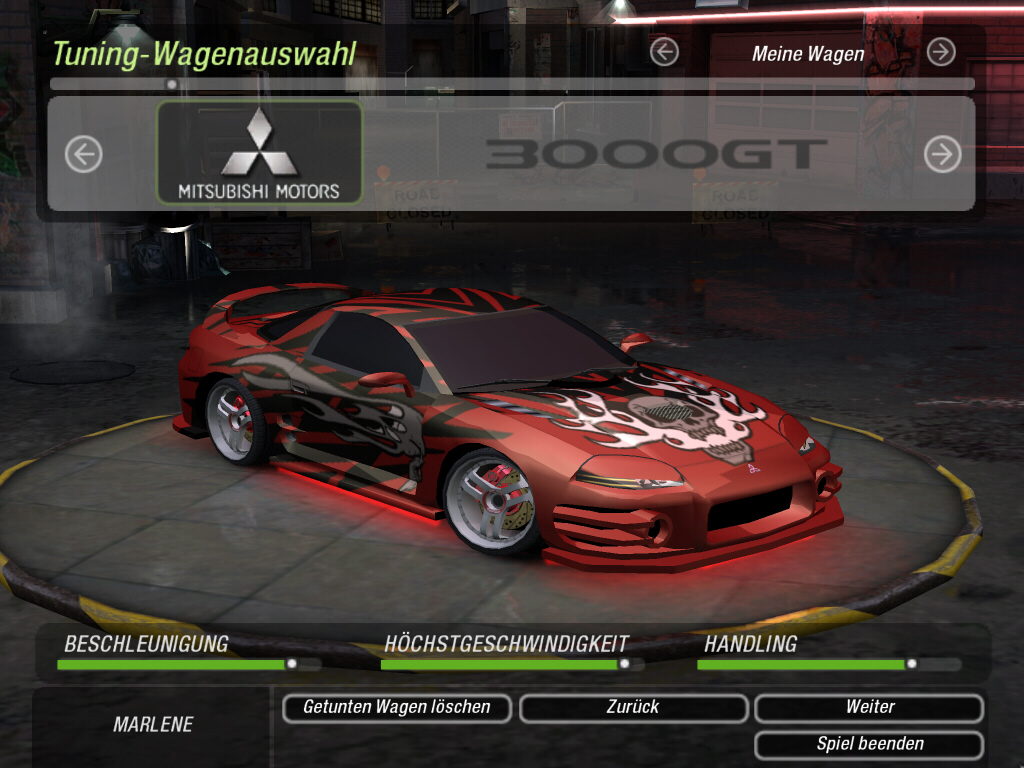Switch category right of Meine Wagen
Viewport: 1024px width, 768px height.
(941, 52)
